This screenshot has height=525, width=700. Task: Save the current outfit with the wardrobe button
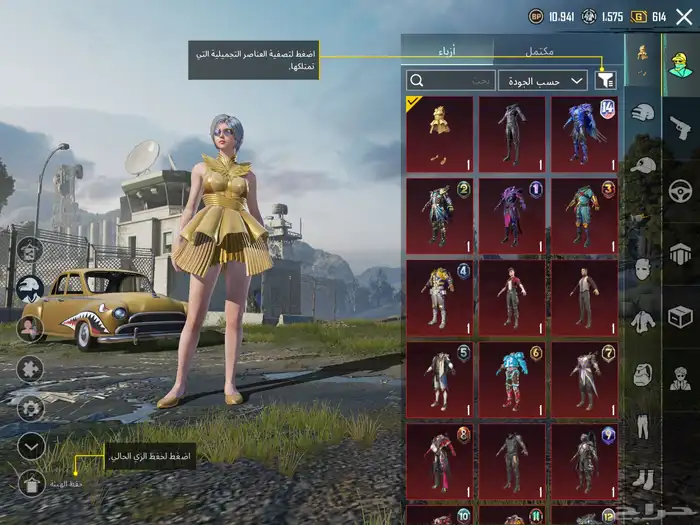(31, 484)
